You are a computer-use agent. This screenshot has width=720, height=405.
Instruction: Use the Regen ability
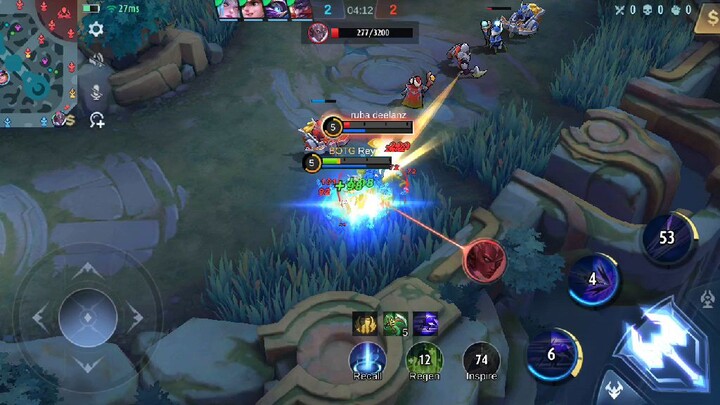tap(424, 359)
